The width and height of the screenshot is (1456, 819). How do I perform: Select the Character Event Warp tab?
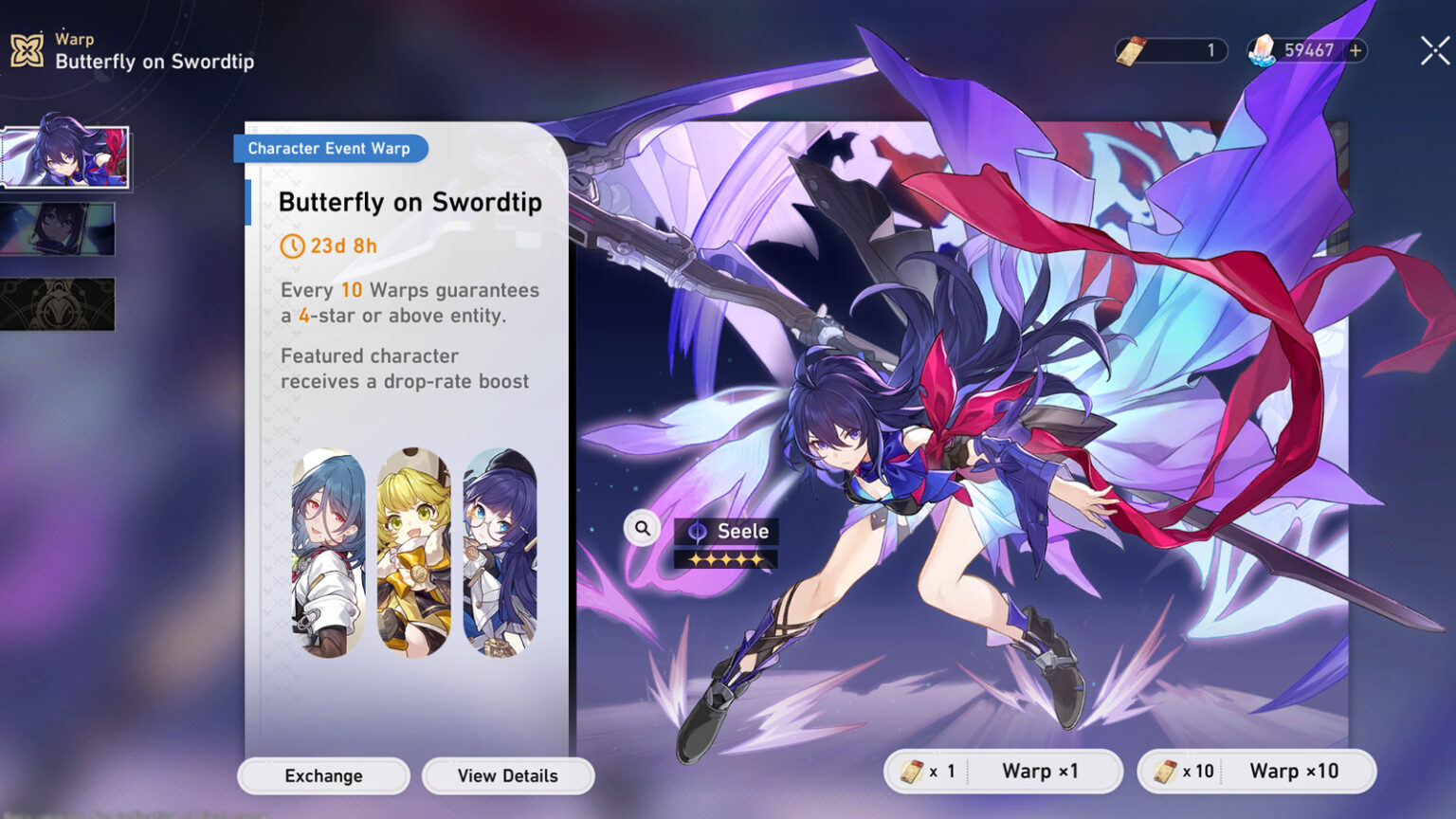click(330, 148)
